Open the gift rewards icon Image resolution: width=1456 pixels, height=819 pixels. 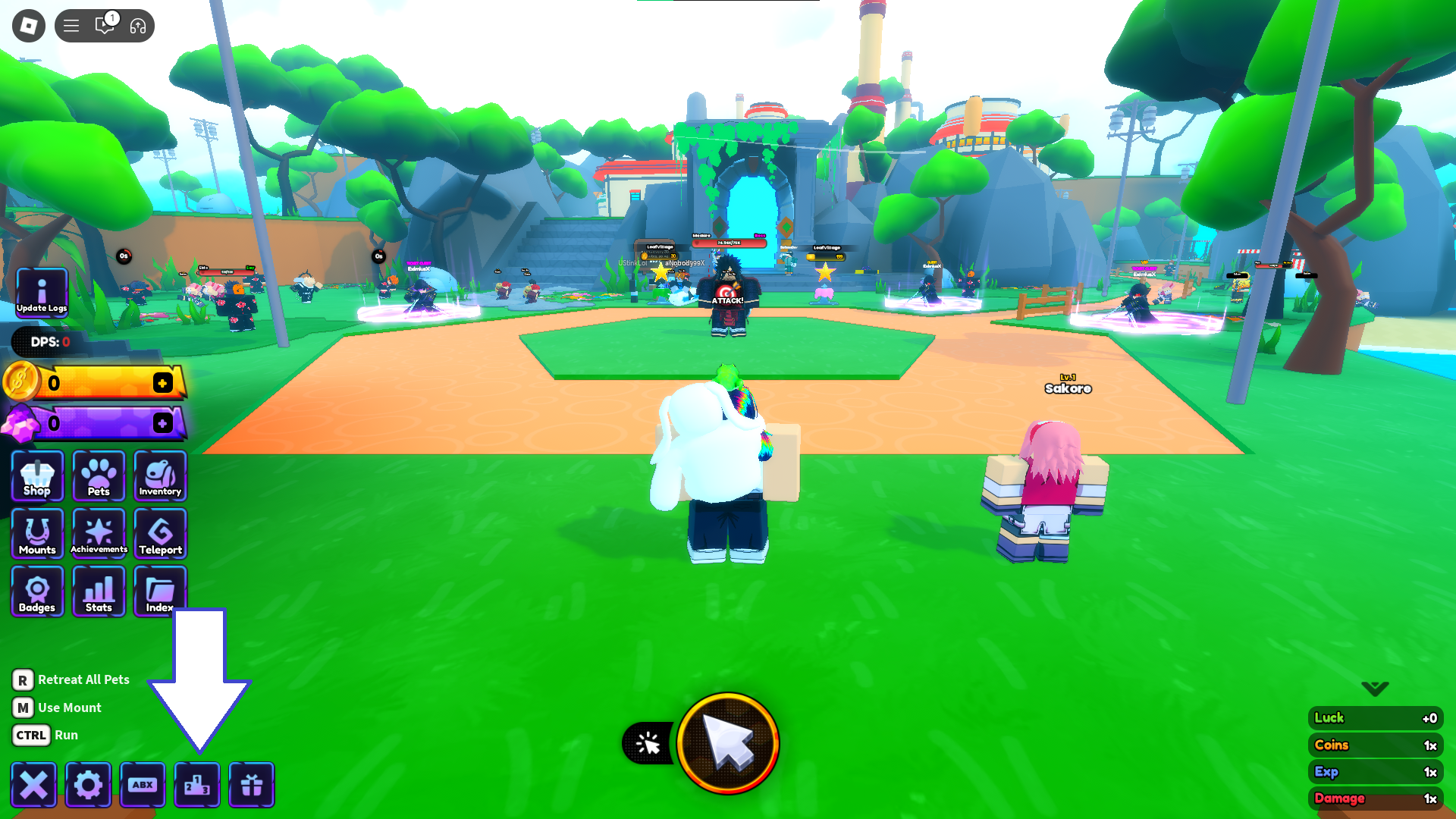[x=251, y=785]
